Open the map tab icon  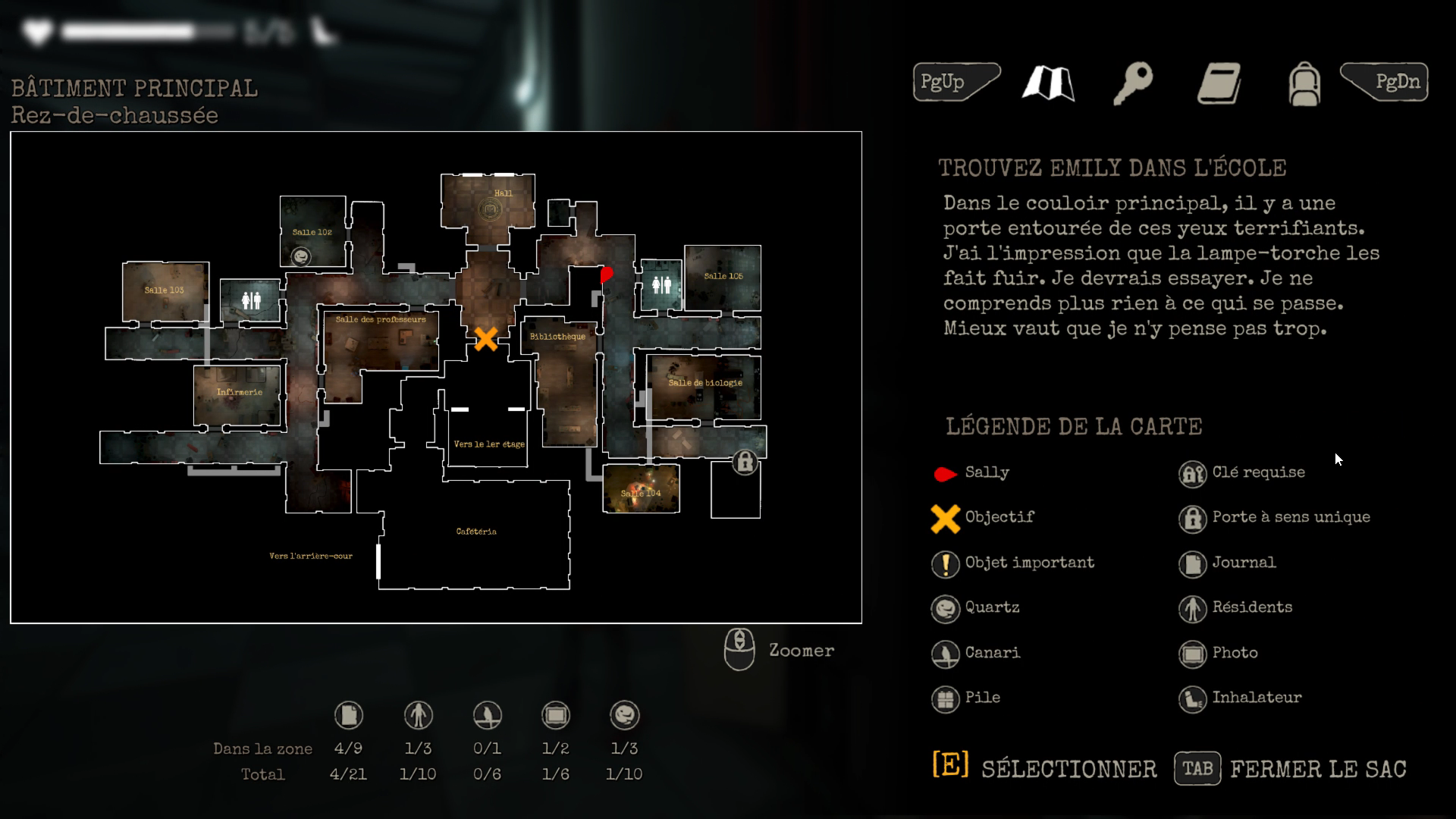1048,83
